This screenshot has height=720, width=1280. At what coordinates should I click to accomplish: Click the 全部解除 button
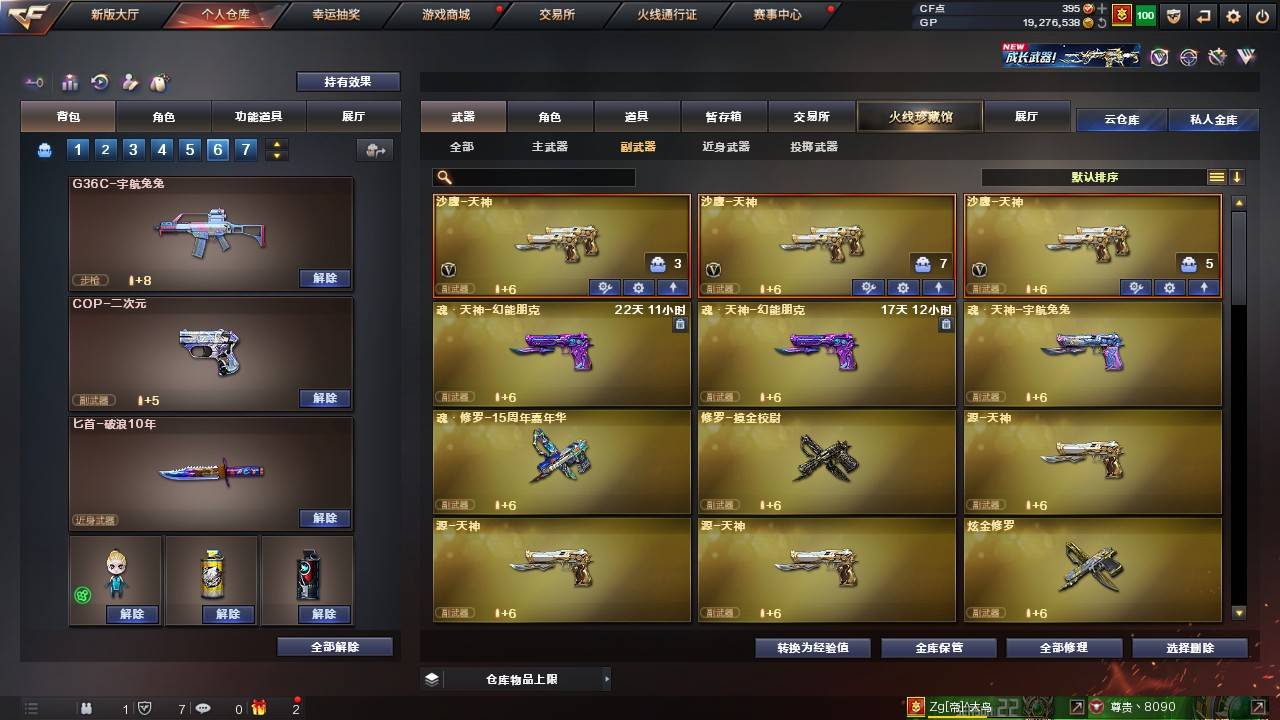click(x=334, y=647)
